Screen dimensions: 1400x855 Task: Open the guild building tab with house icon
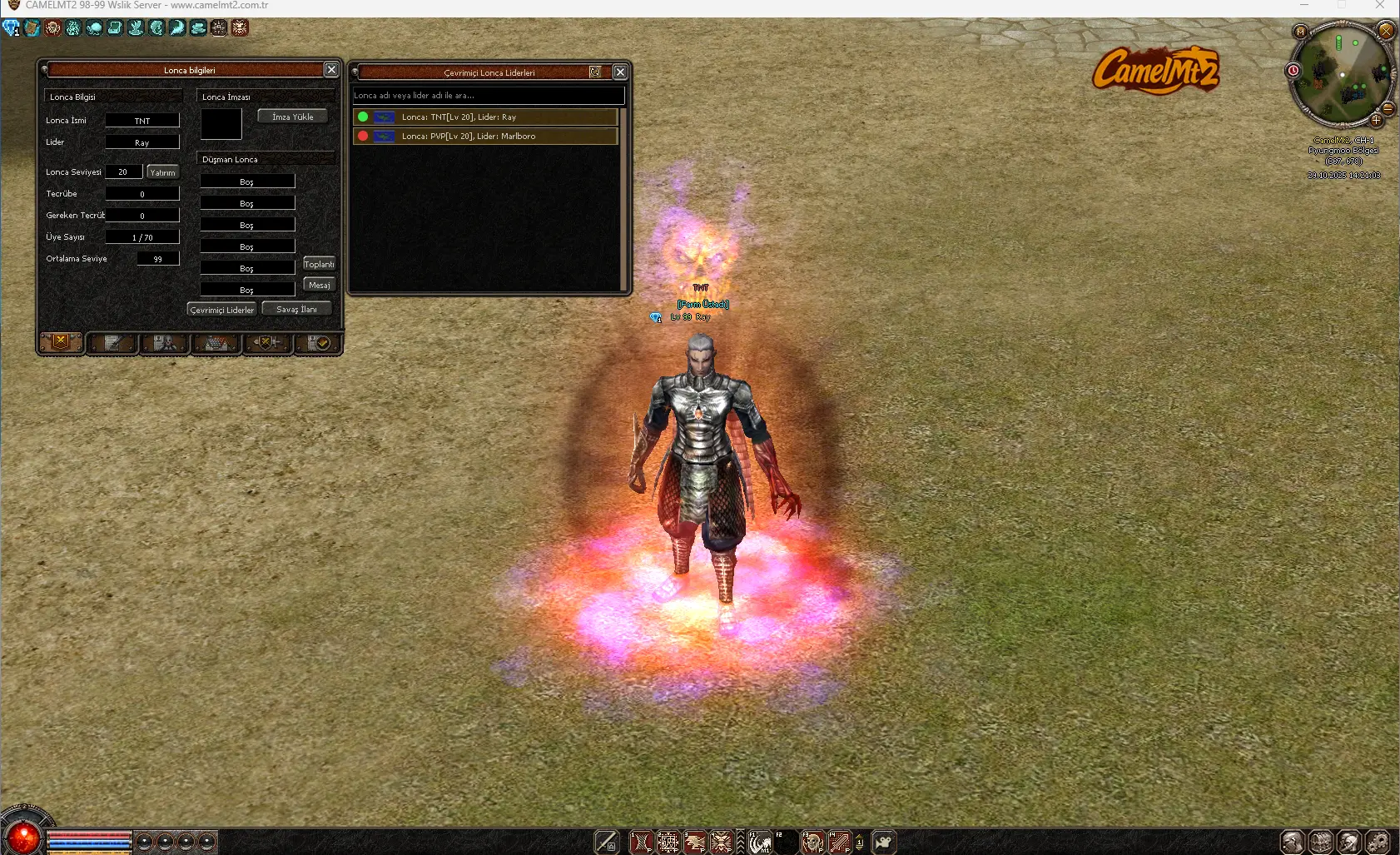point(216,343)
